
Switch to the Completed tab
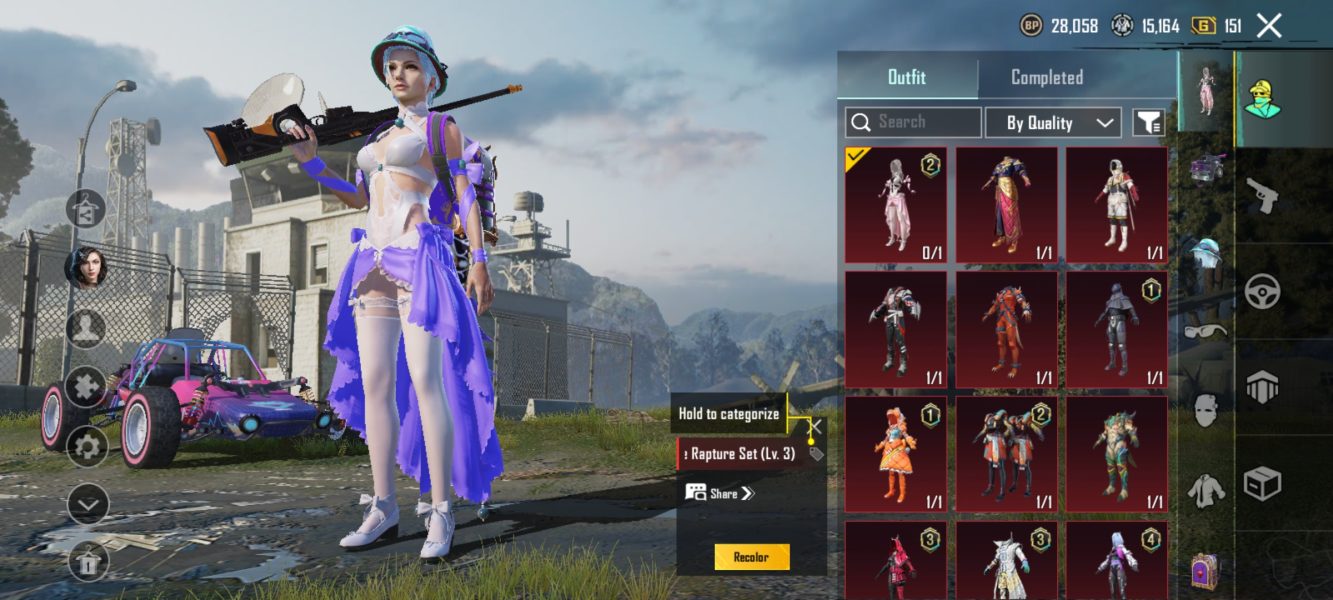[1046, 77]
